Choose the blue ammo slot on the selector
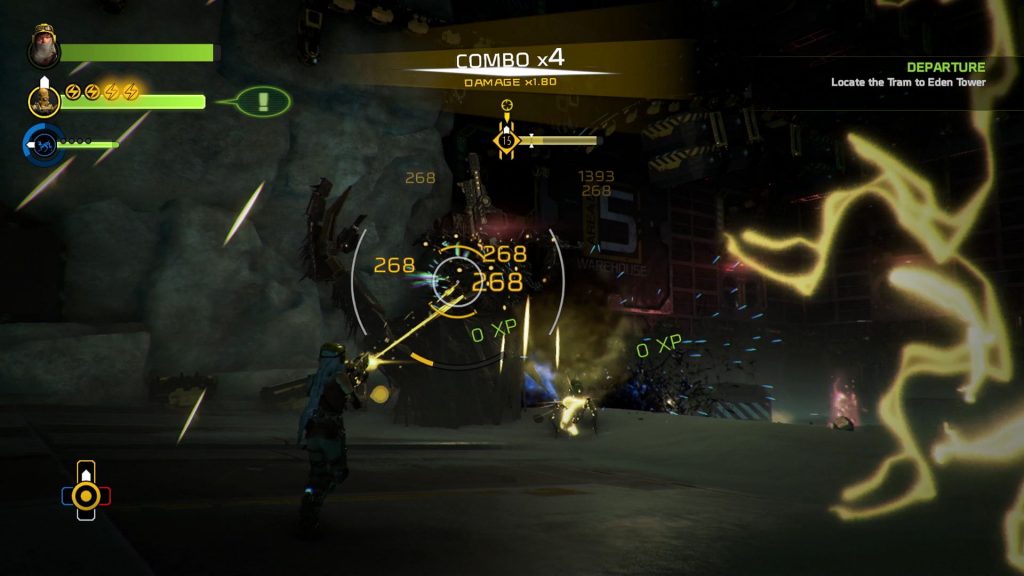 point(67,496)
